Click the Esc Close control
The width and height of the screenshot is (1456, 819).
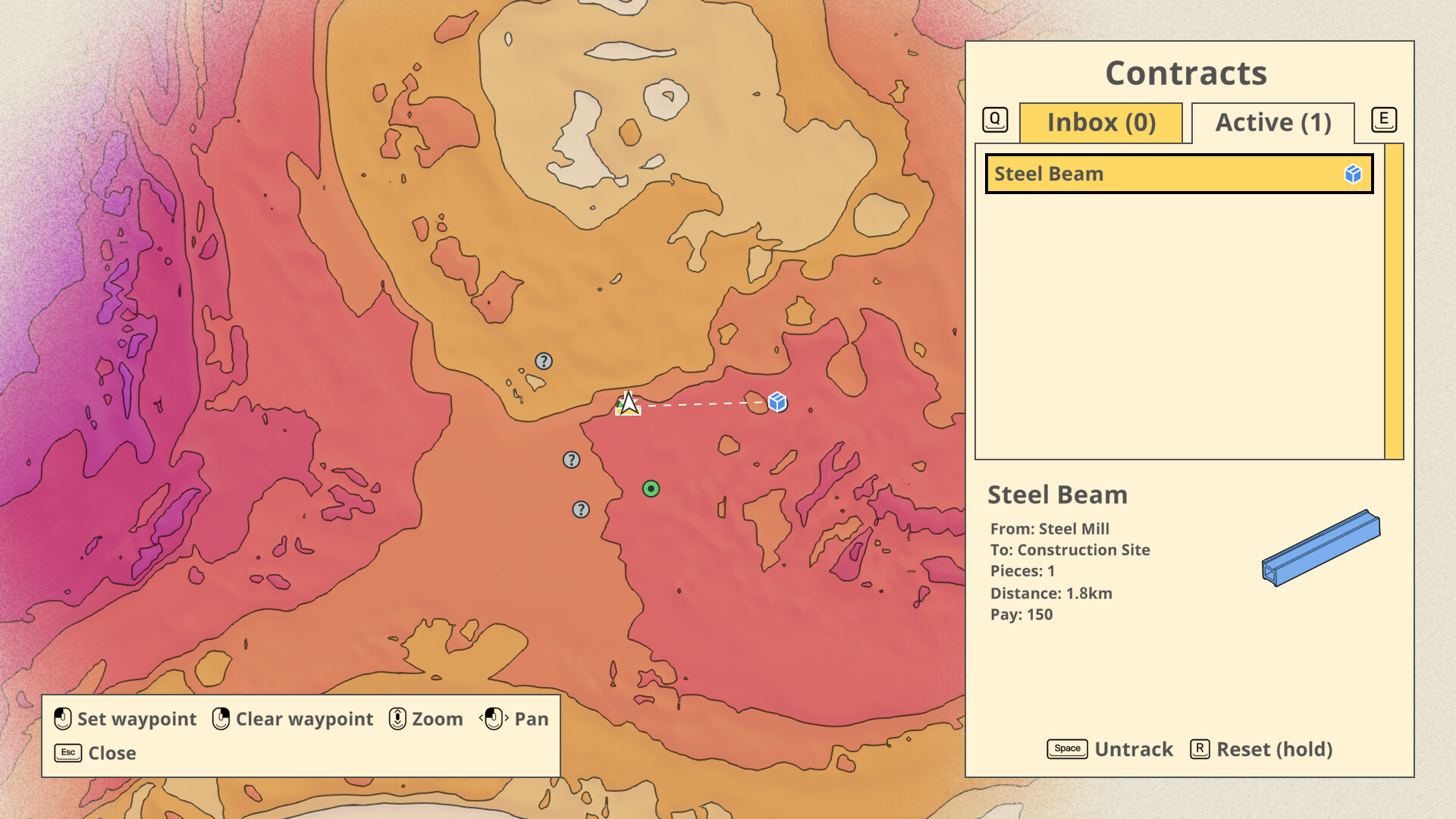coord(93,752)
